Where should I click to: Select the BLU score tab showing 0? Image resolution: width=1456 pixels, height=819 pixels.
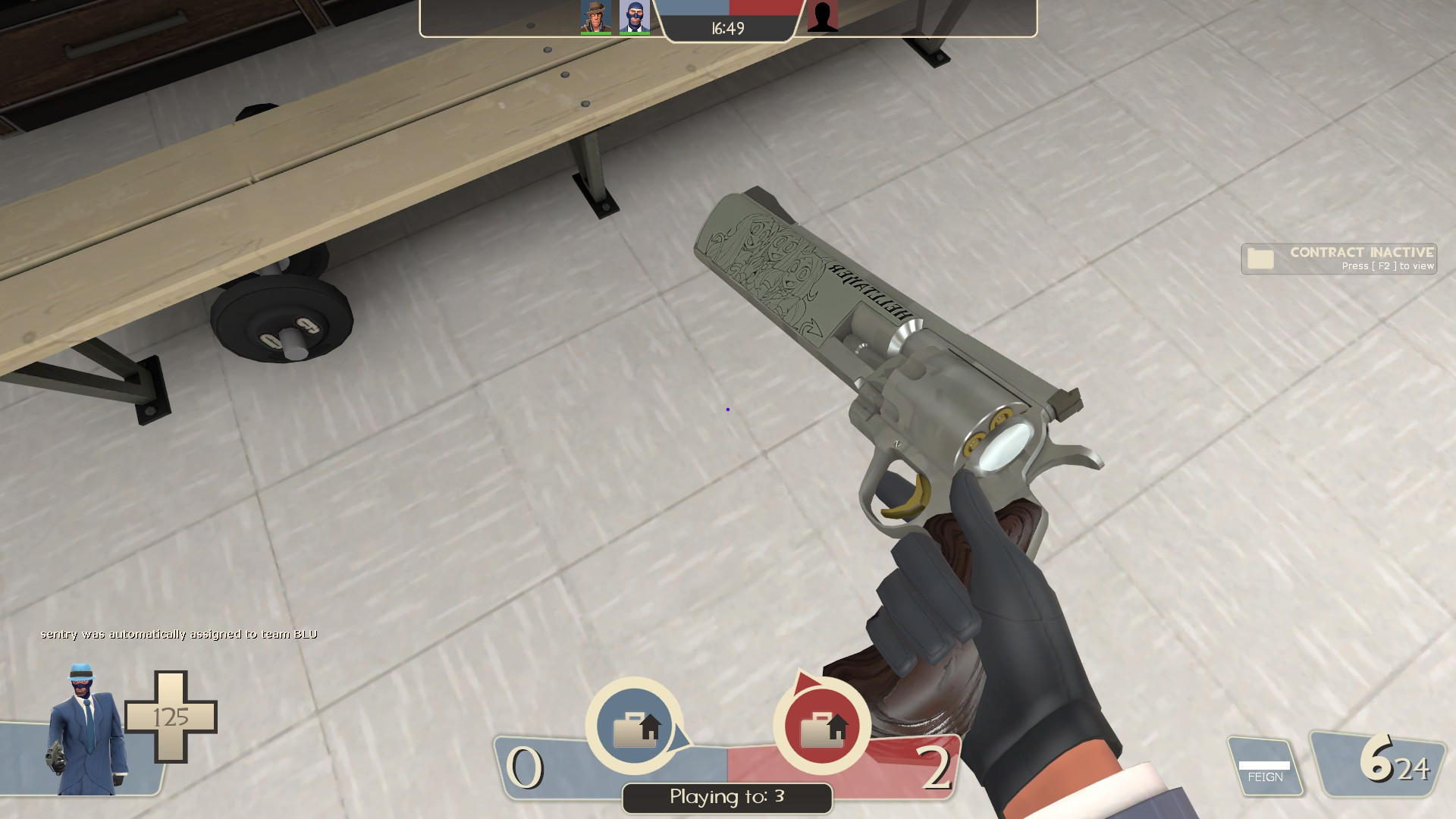tap(526, 766)
